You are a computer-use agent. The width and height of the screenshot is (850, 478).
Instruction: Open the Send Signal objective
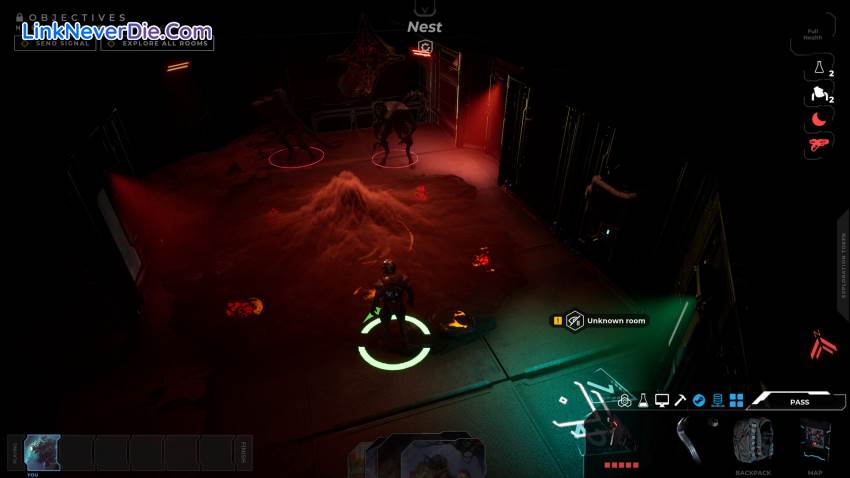[56, 43]
